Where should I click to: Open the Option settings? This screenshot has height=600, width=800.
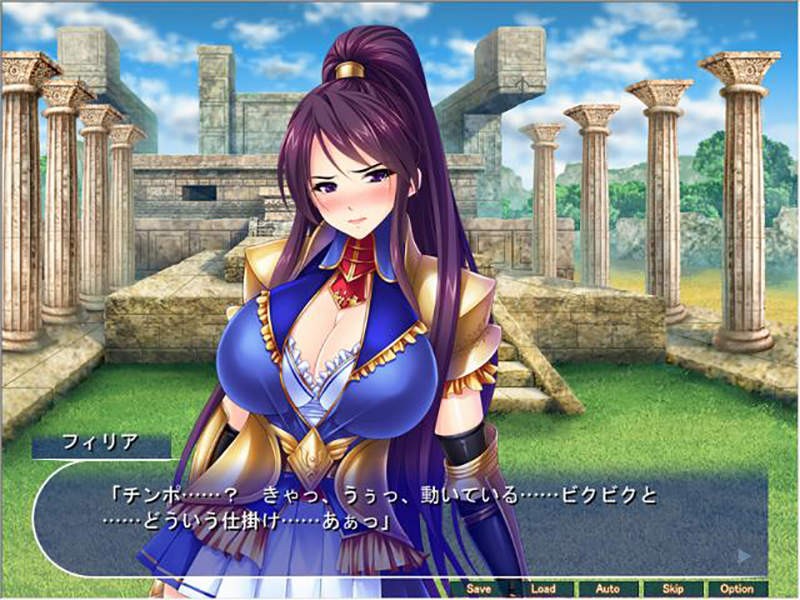click(737, 589)
